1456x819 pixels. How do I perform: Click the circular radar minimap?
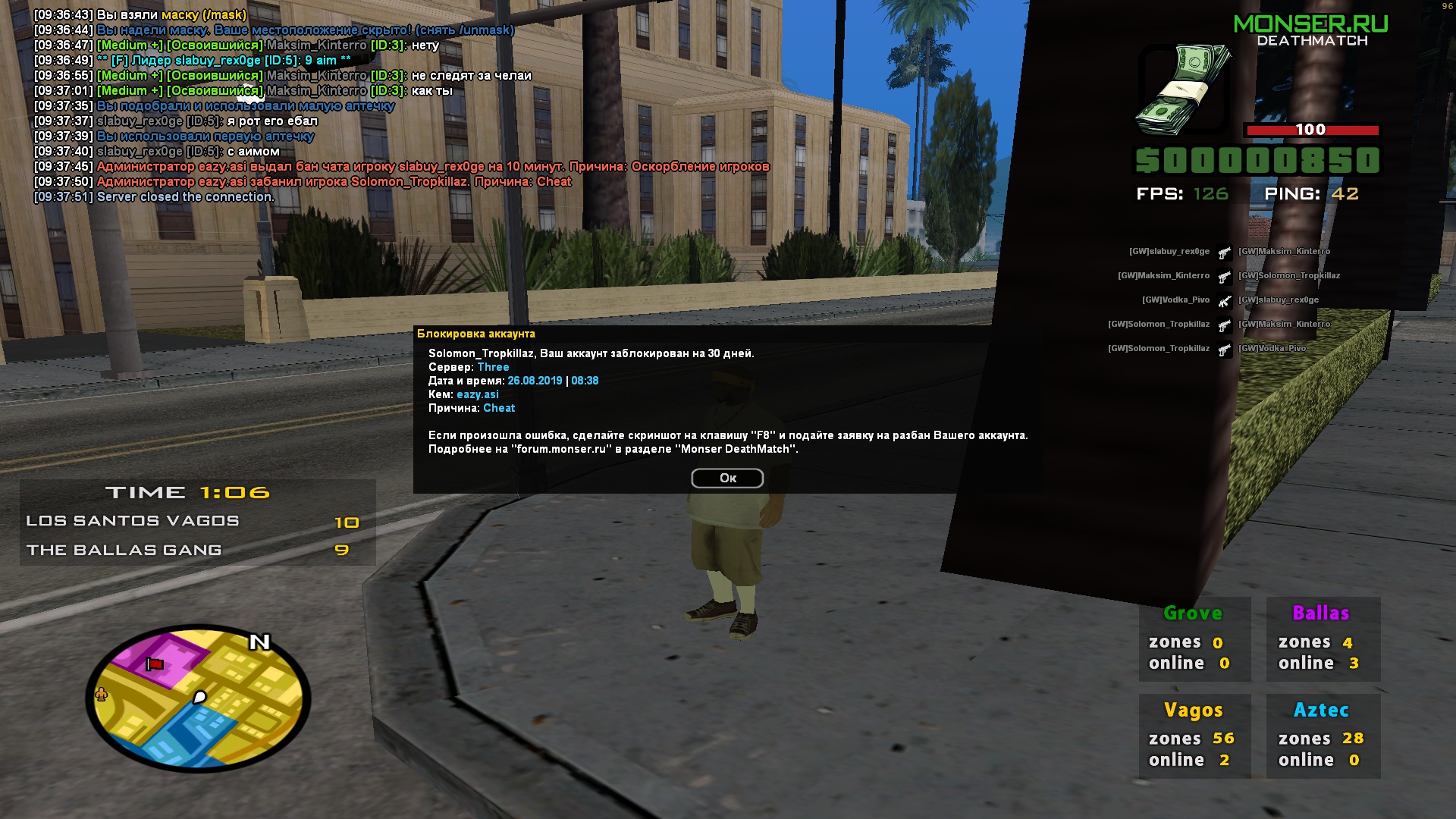[x=199, y=698]
